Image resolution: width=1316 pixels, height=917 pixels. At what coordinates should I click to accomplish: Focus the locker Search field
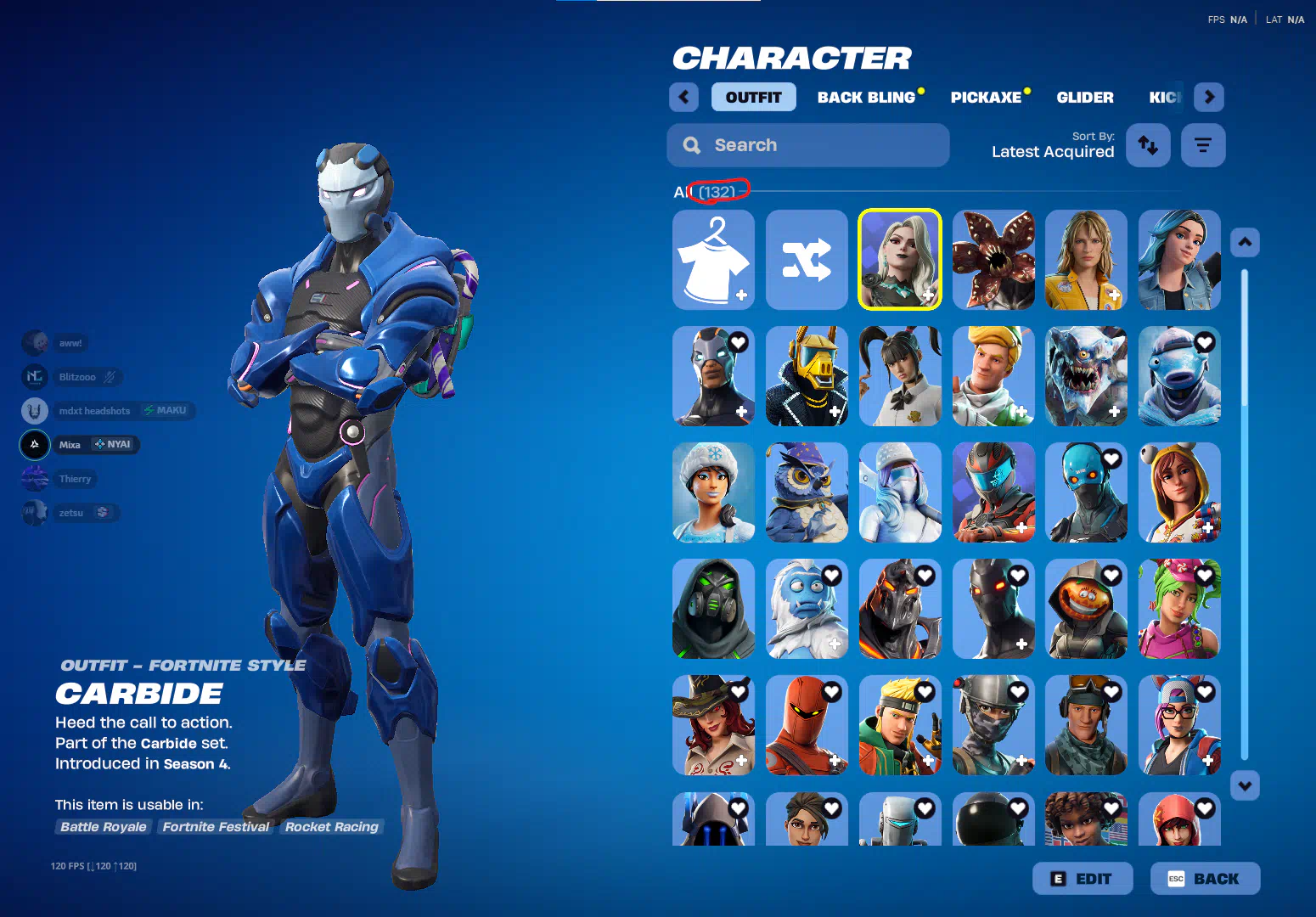807,145
